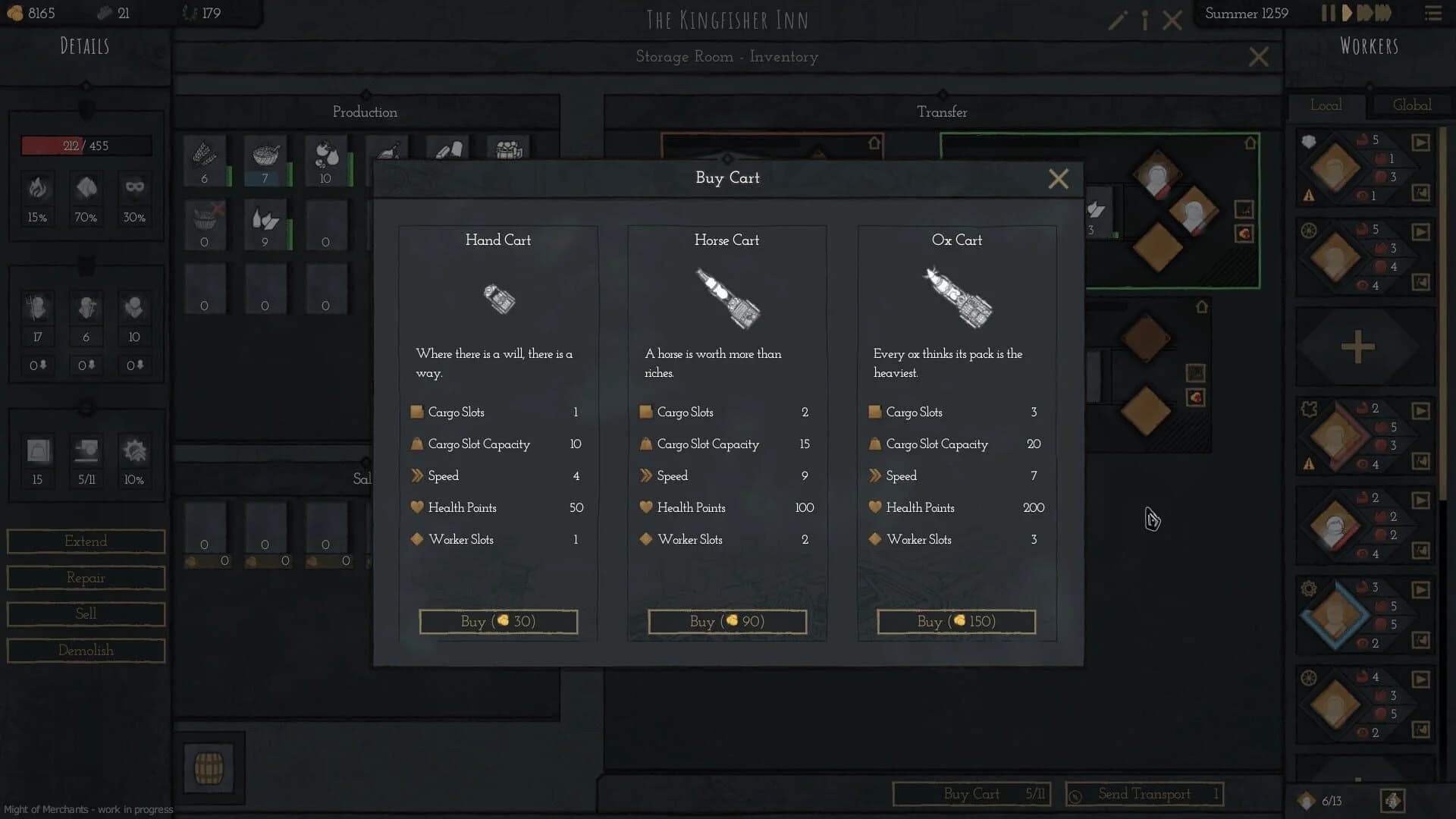The height and width of the screenshot is (819, 1456).
Task: Open the game menu via hamburger icon
Action: [x=1433, y=13]
